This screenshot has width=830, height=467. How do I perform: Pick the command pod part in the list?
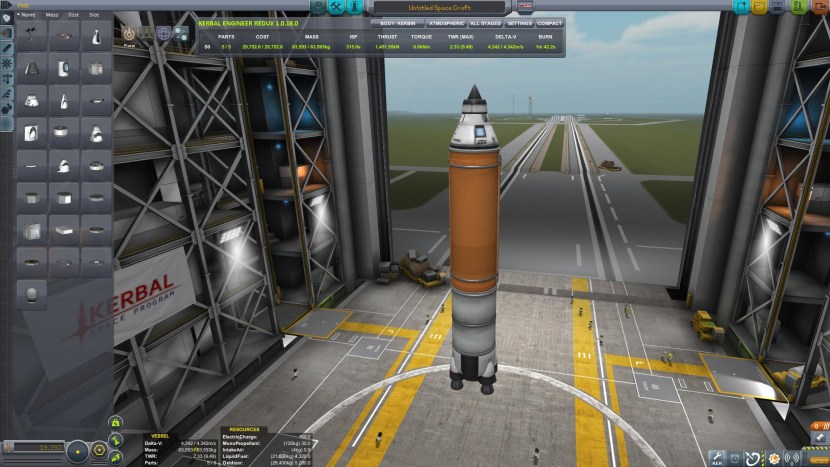click(95, 37)
